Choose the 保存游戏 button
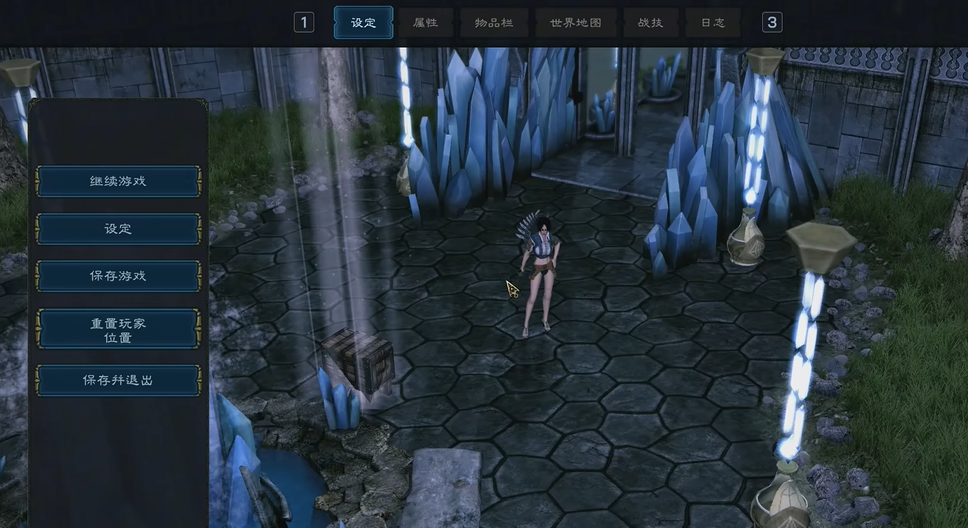This screenshot has width=968, height=528. click(x=118, y=276)
